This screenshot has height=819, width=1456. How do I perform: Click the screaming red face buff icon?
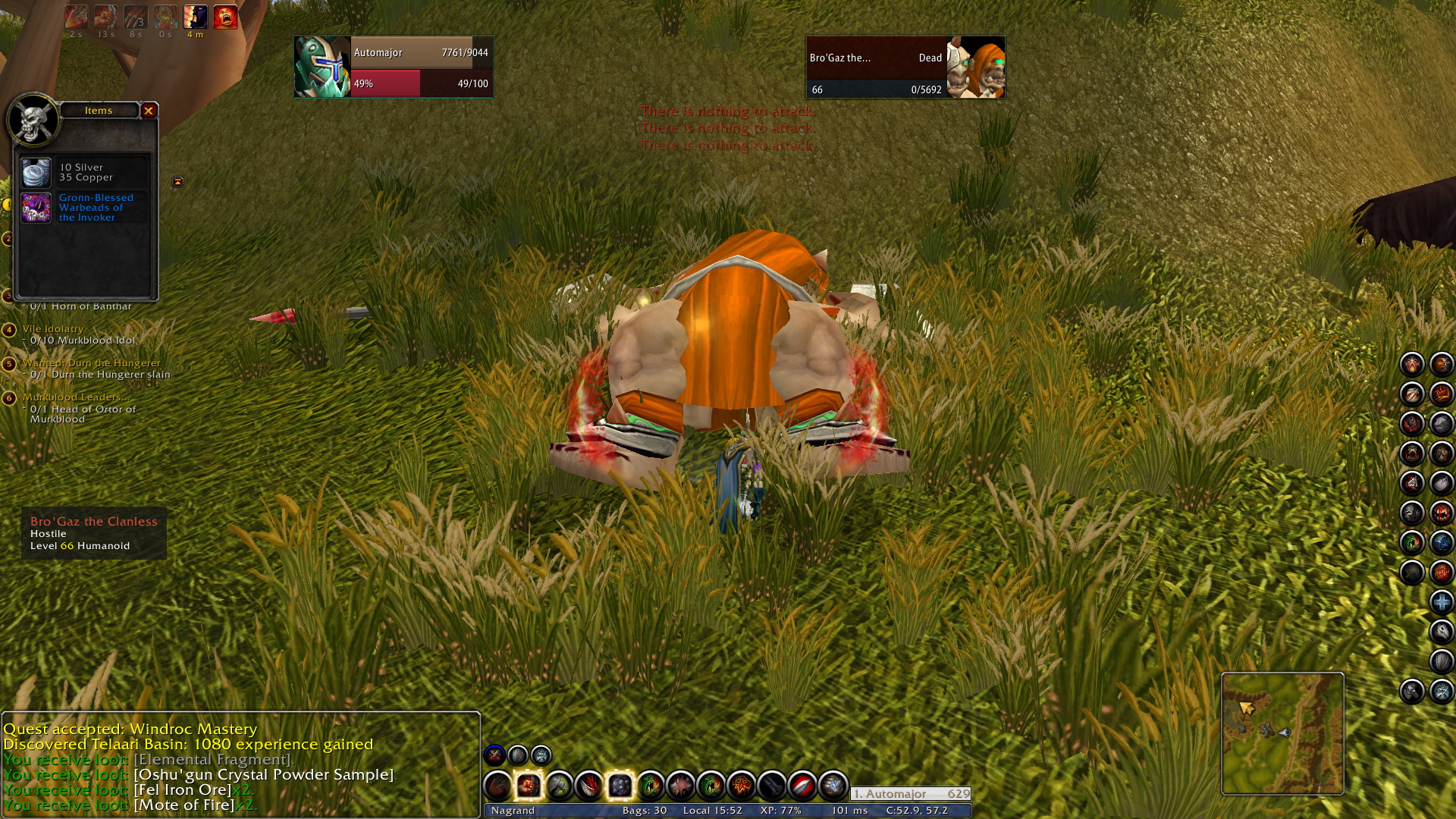point(225,17)
